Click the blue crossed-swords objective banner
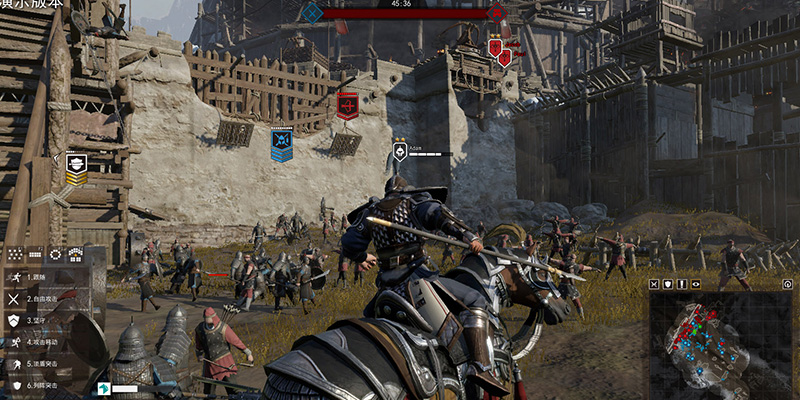The image size is (800, 400). click(x=282, y=144)
